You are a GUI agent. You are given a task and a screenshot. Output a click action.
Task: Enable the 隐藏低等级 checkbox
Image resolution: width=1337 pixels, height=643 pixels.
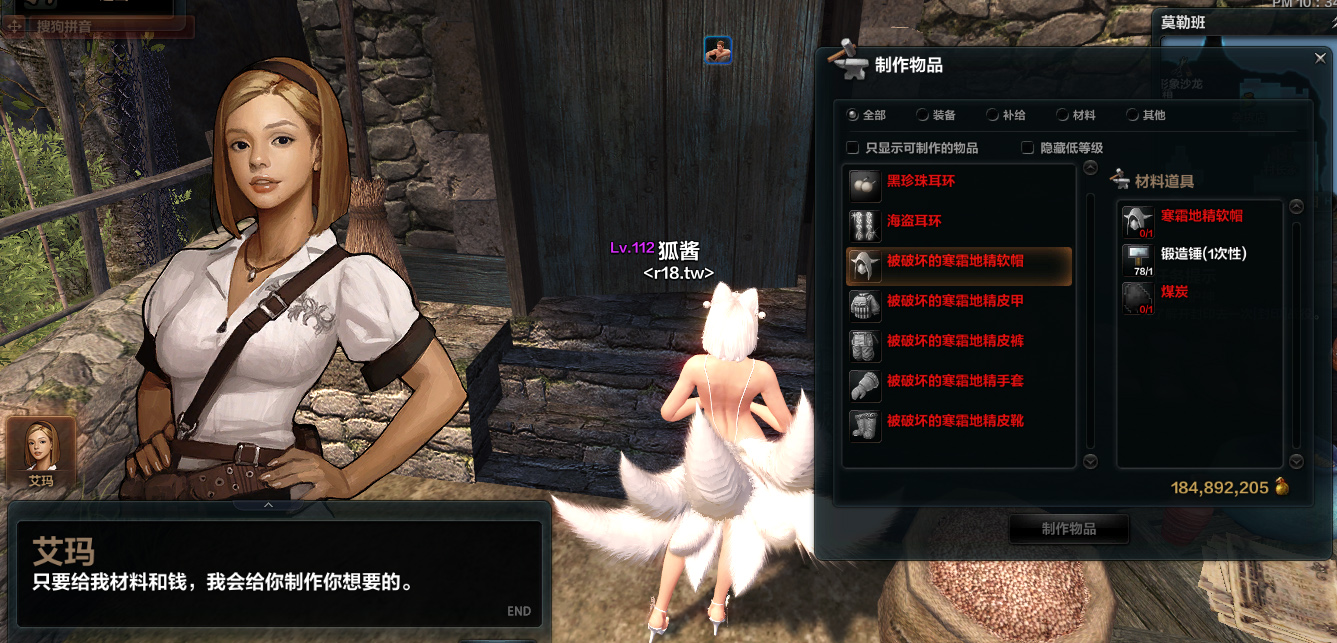point(1027,148)
